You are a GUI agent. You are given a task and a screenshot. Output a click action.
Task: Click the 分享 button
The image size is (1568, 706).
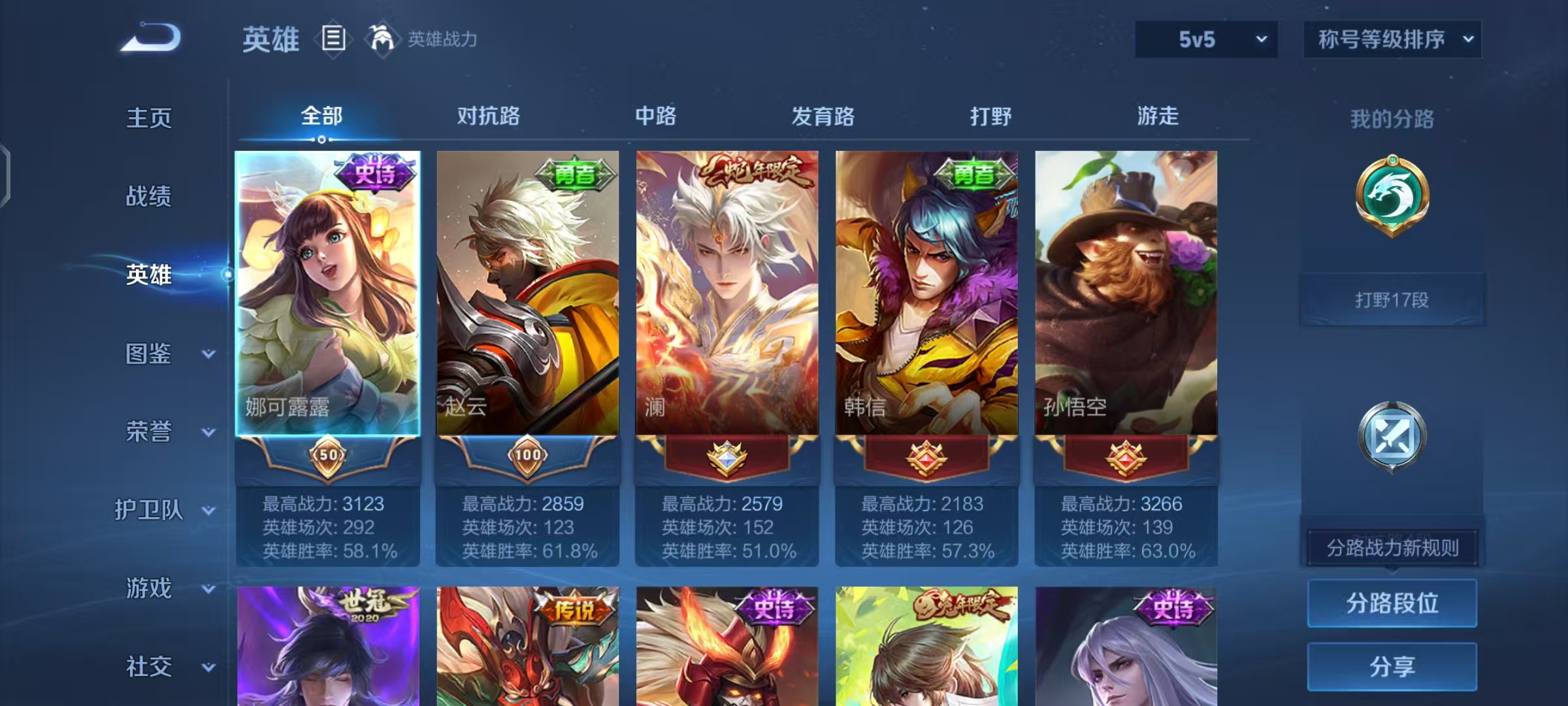[1392, 665]
